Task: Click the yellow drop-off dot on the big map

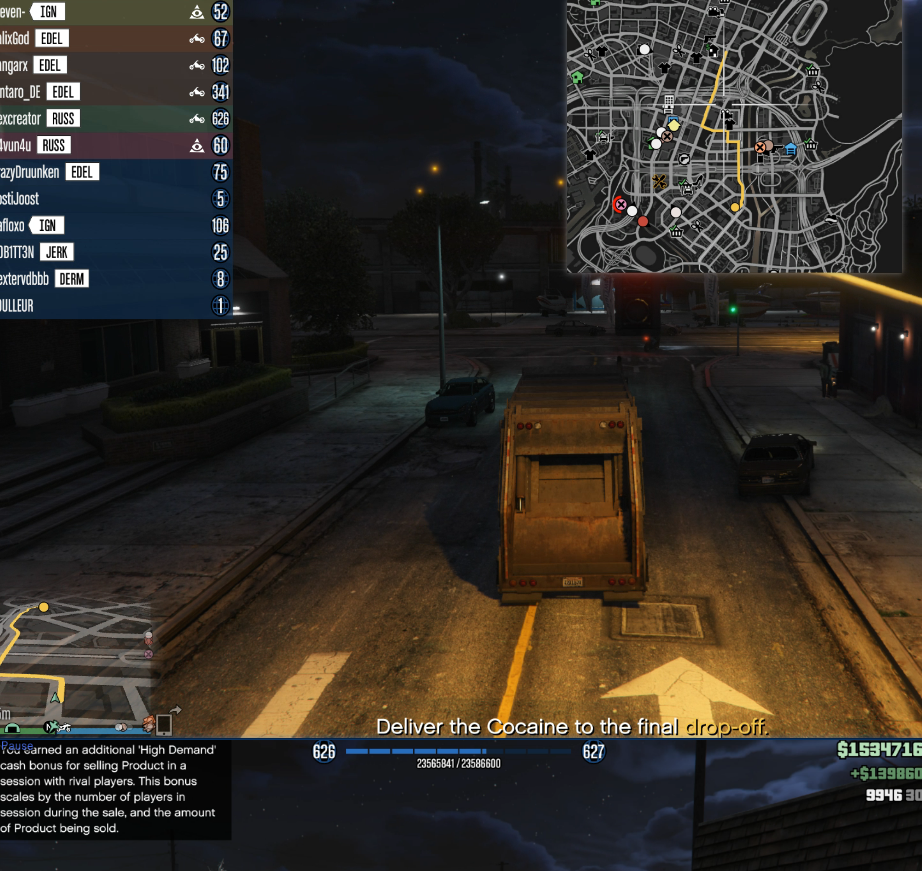Action: point(735,207)
